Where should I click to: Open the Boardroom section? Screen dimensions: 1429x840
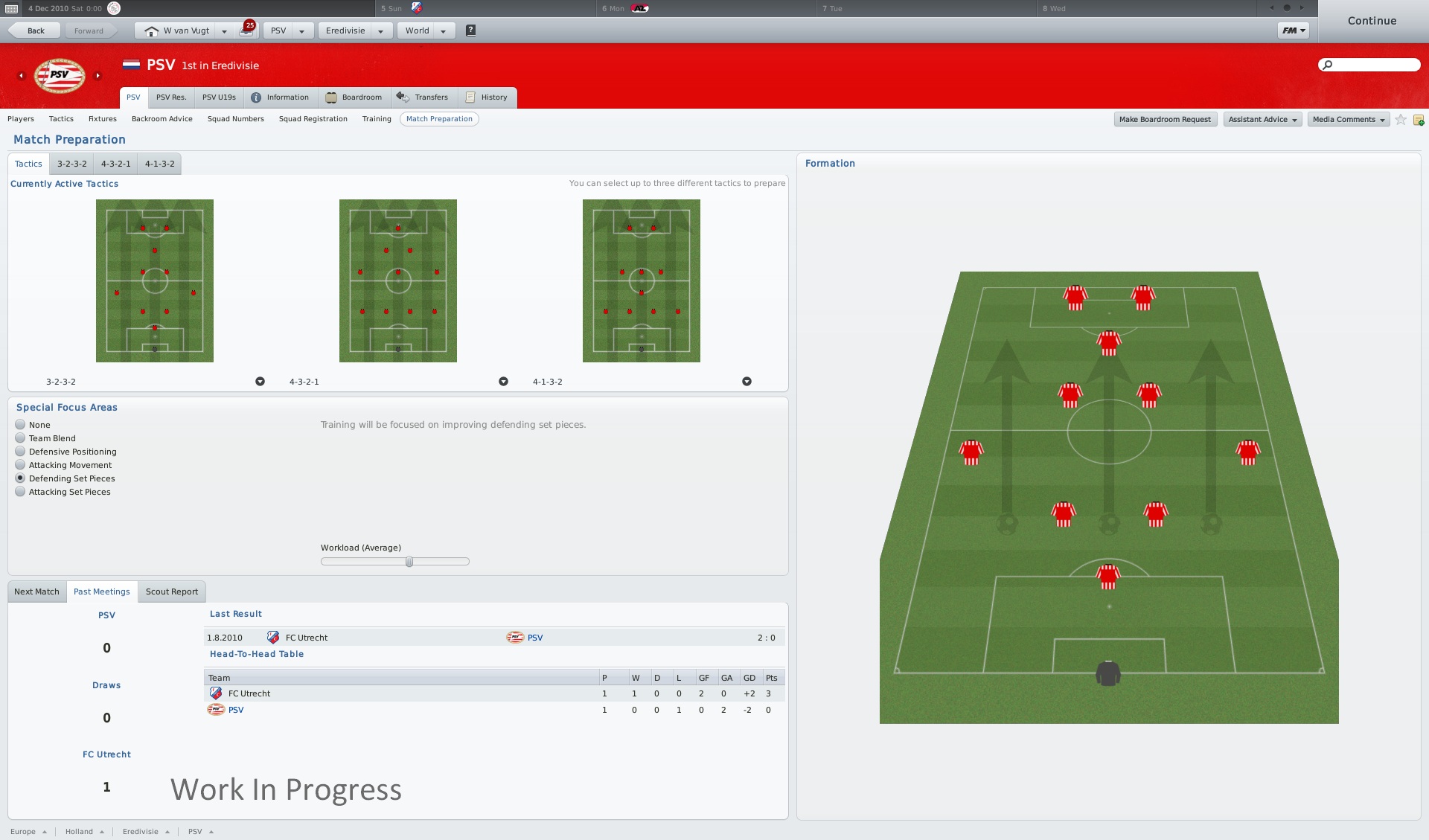[x=355, y=97]
